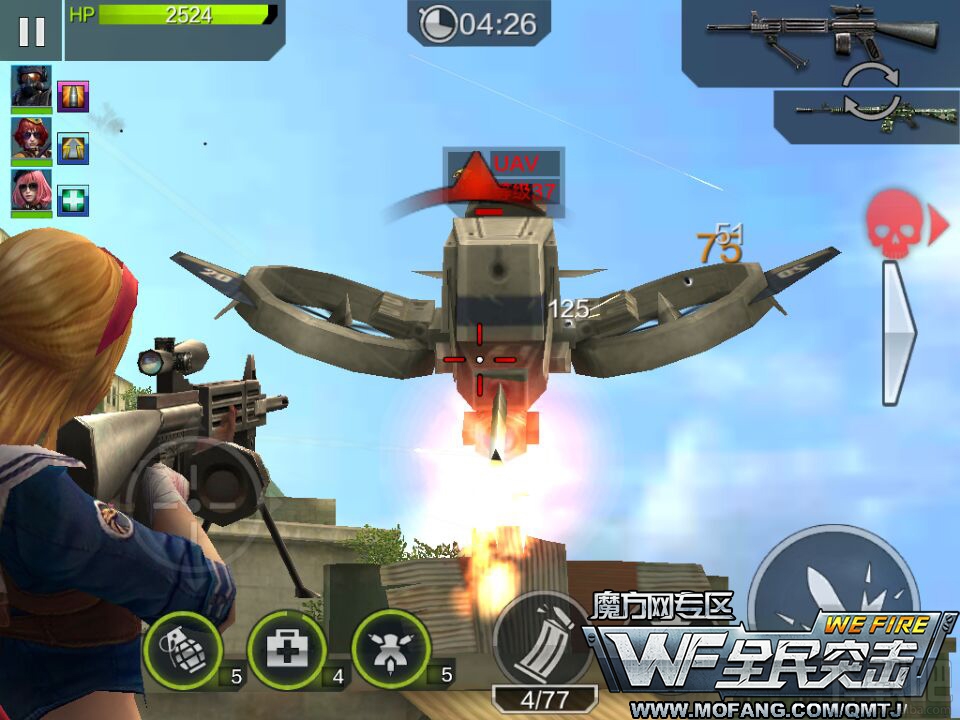Tap the white right-pointing arrow control
Viewport: 960px width, 720px height.
(x=897, y=332)
